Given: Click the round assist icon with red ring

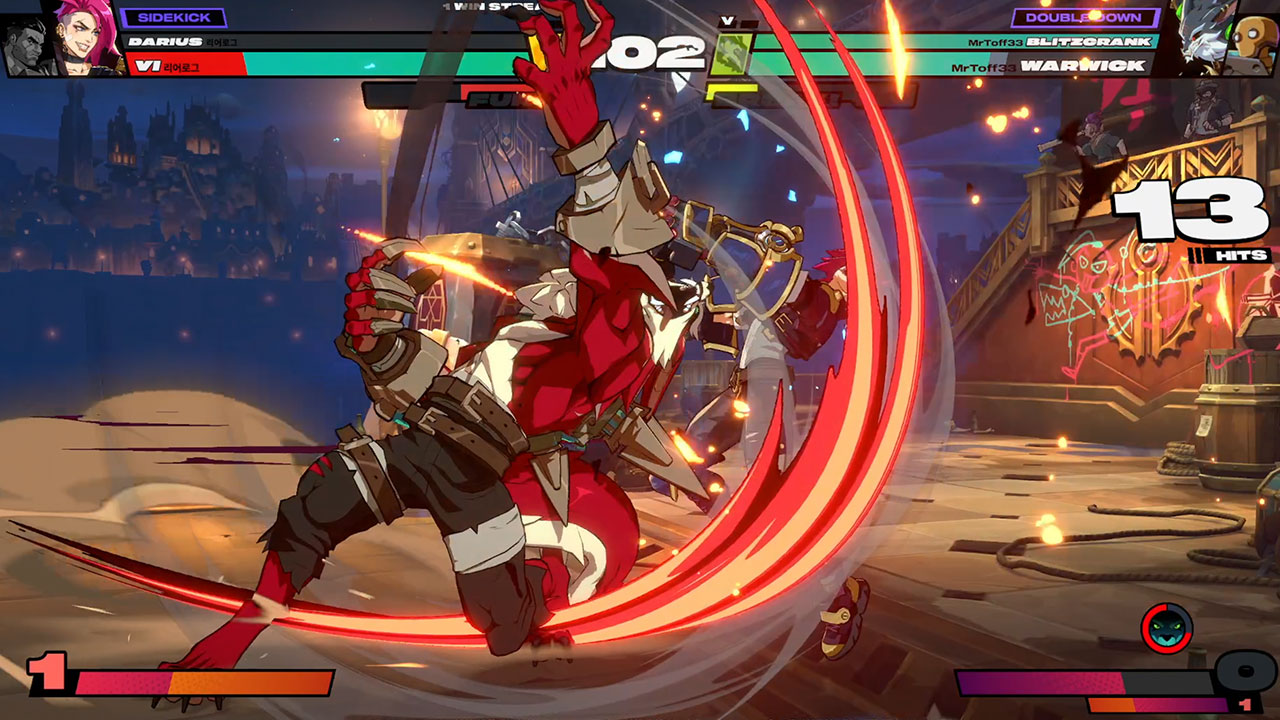Looking at the screenshot, I should [1167, 629].
